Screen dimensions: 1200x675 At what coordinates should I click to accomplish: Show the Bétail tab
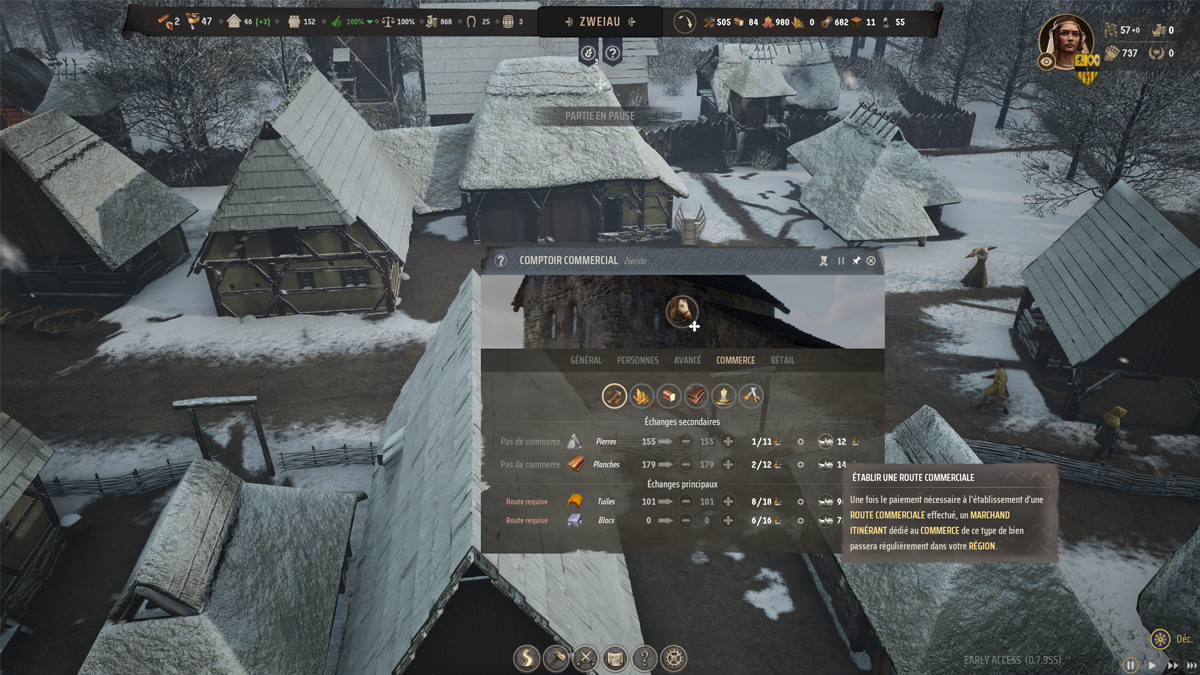pyautogui.click(x=783, y=360)
